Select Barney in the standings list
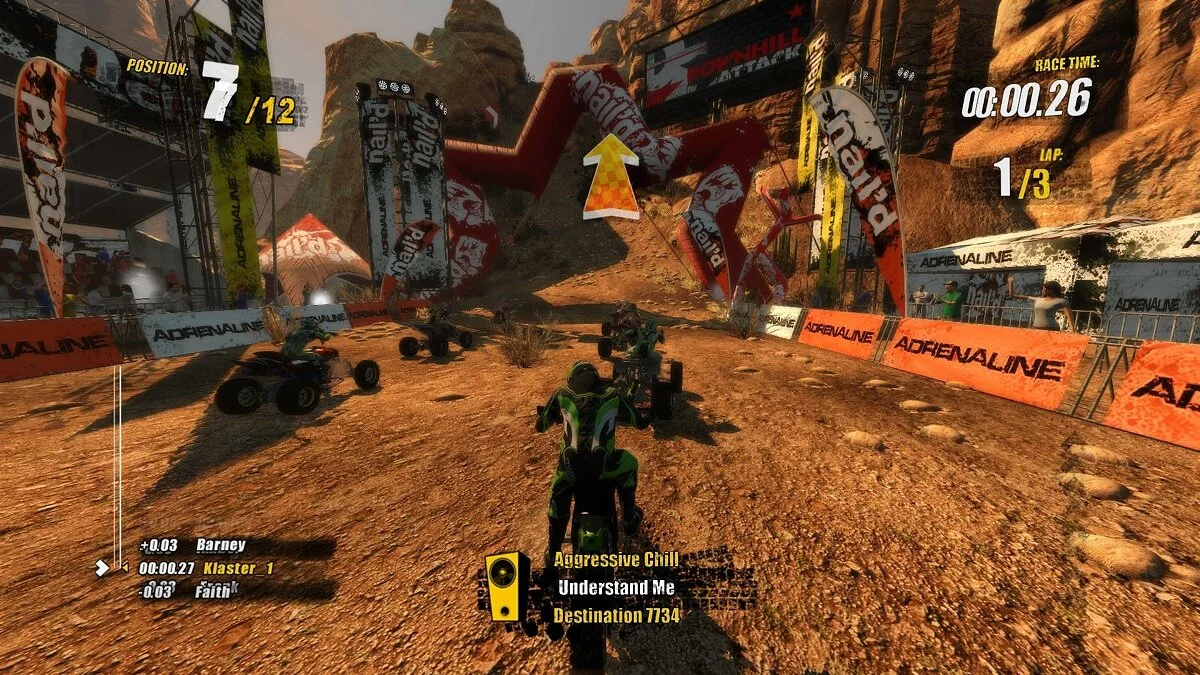Image resolution: width=1200 pixels, height=675 pixels. pyautogui.click(x=220, y=545)
